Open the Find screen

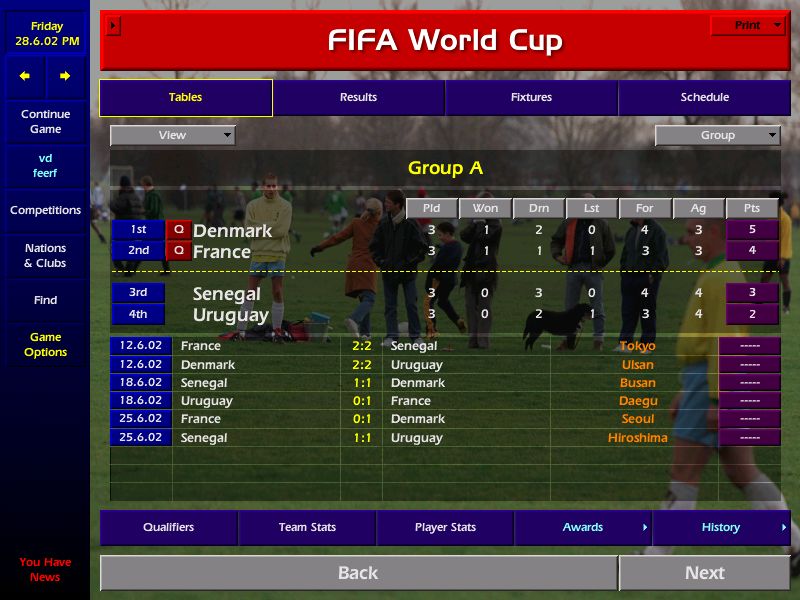coord(45,300)
